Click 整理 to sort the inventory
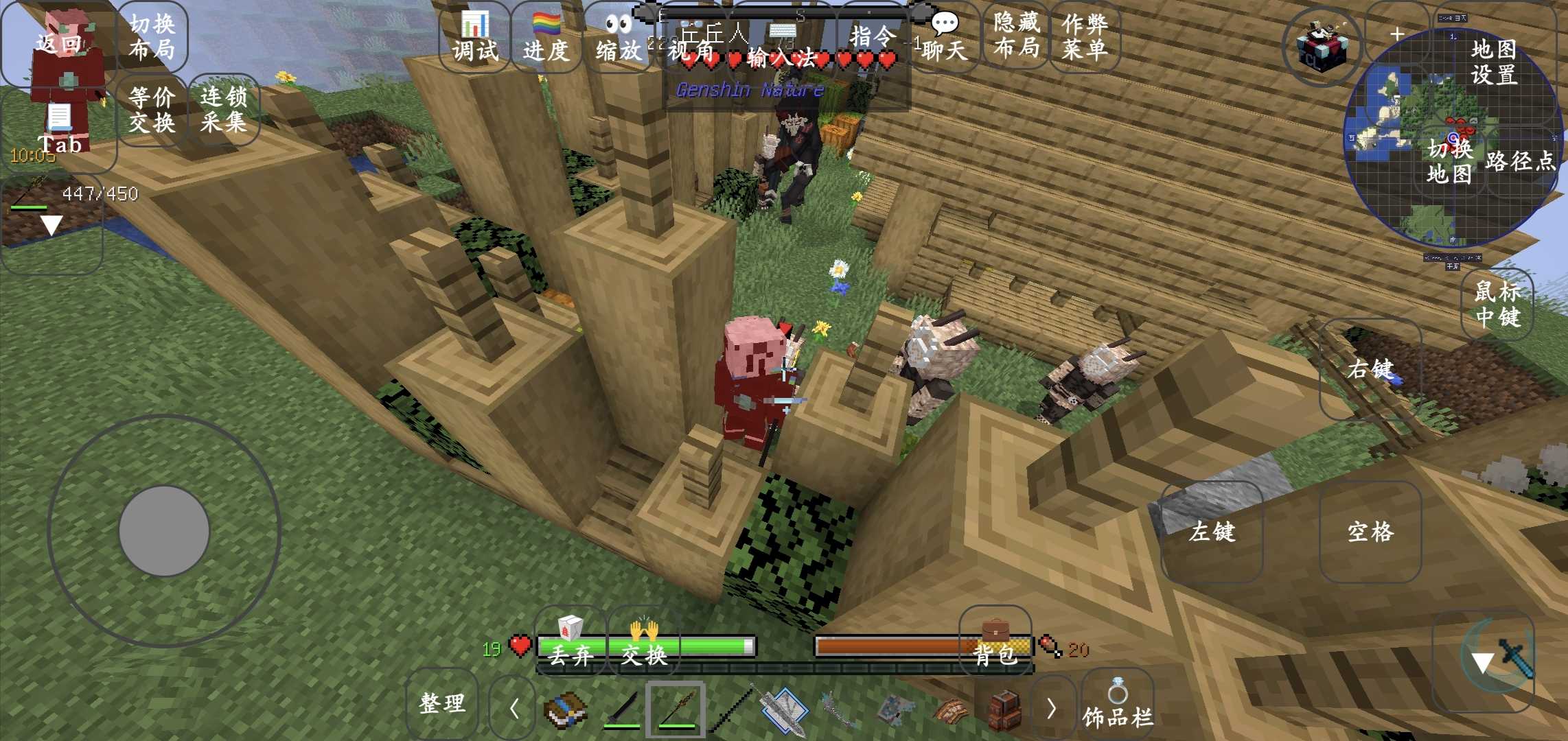 (x=442, y=704)
